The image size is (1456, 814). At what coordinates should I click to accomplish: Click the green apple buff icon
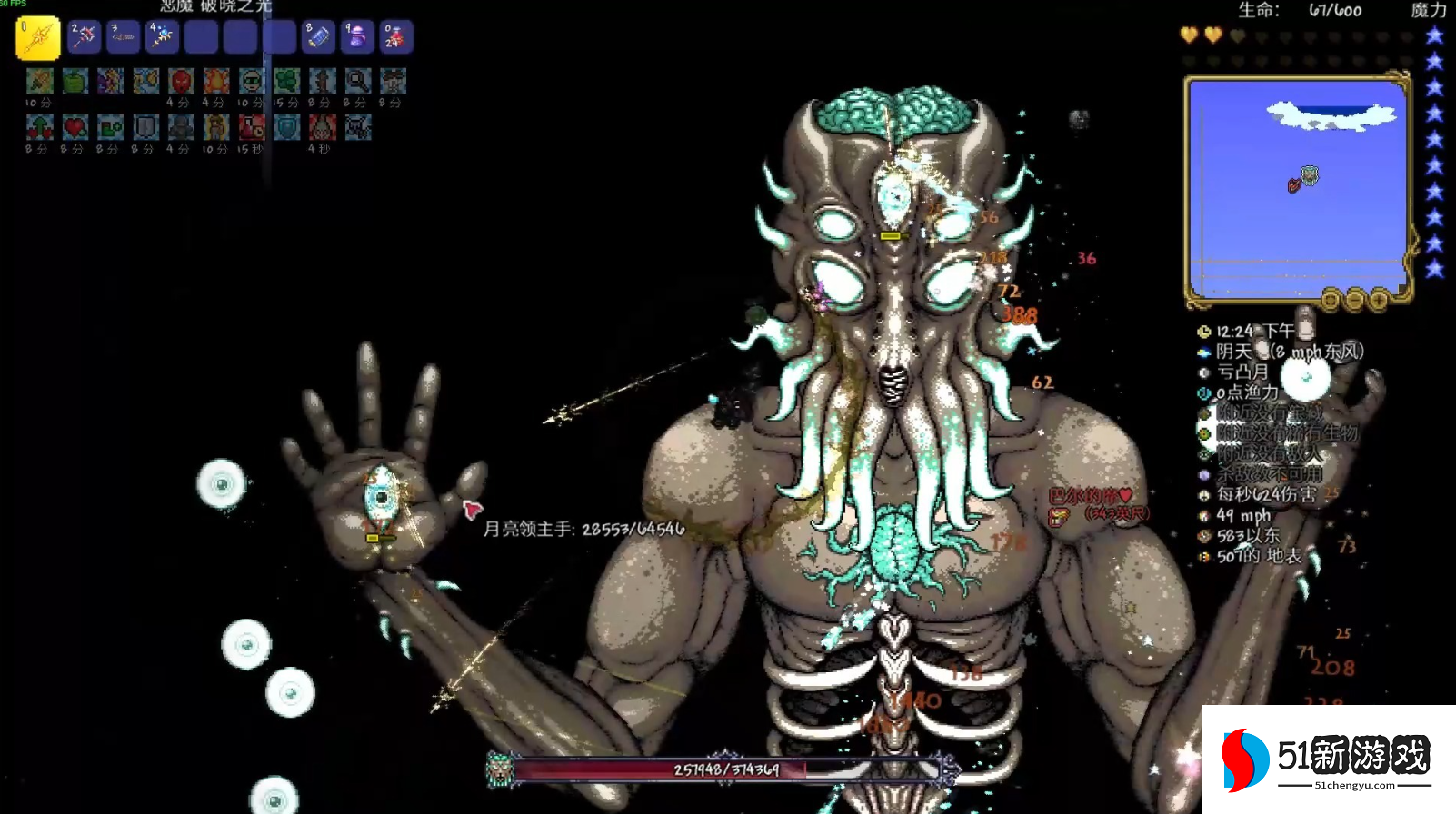[75, 82]
